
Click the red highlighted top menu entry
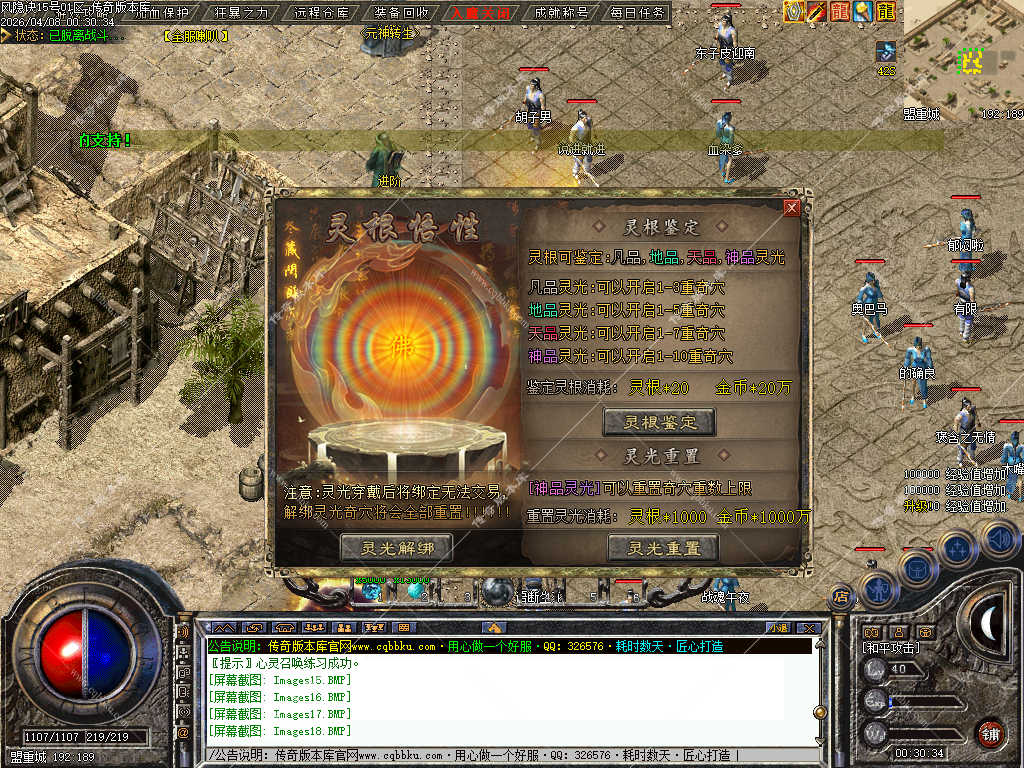[x=481, y=13]
